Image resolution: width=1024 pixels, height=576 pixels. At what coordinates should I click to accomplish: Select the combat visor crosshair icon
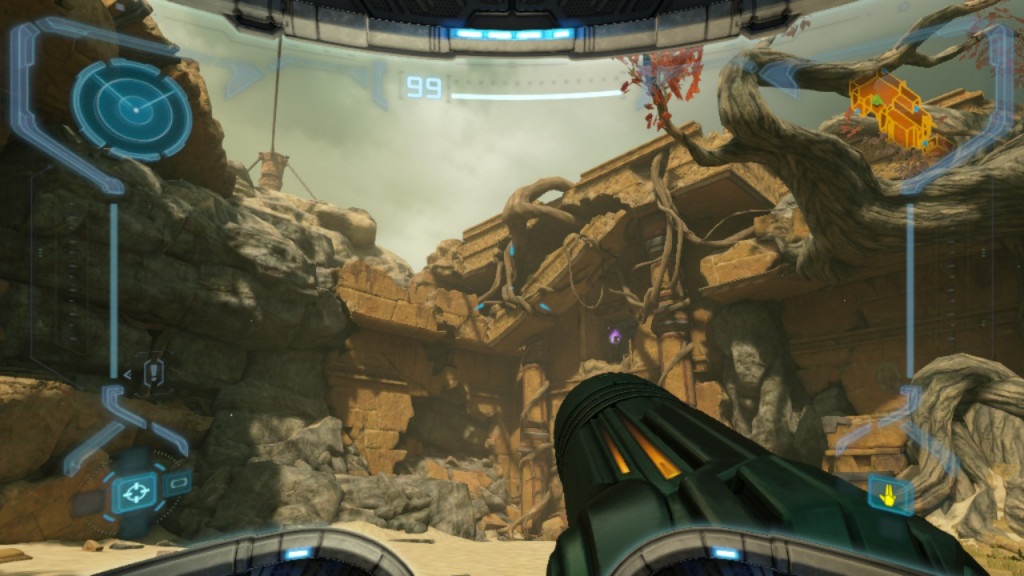click(132, 492)
